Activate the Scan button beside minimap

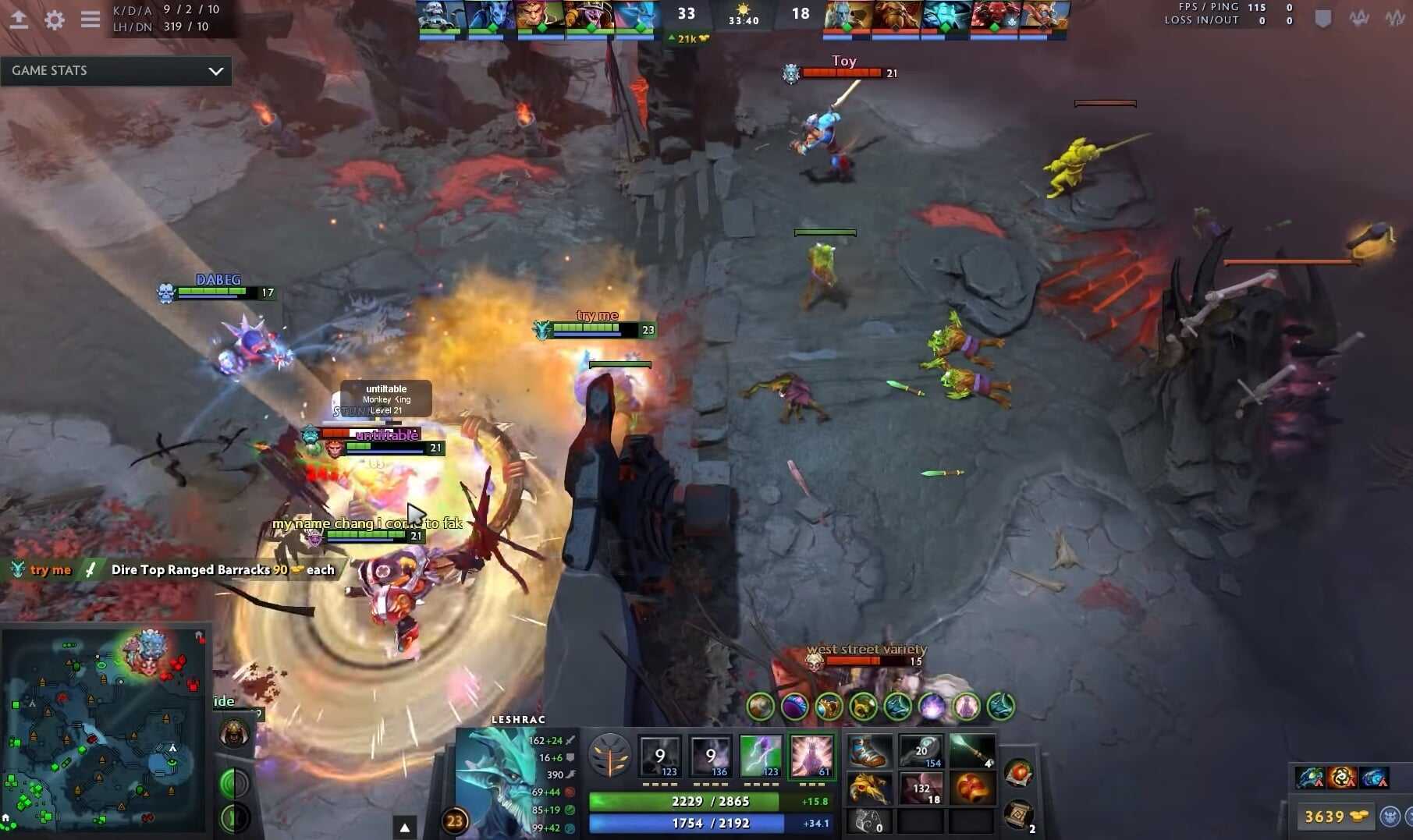pos(233,783)
